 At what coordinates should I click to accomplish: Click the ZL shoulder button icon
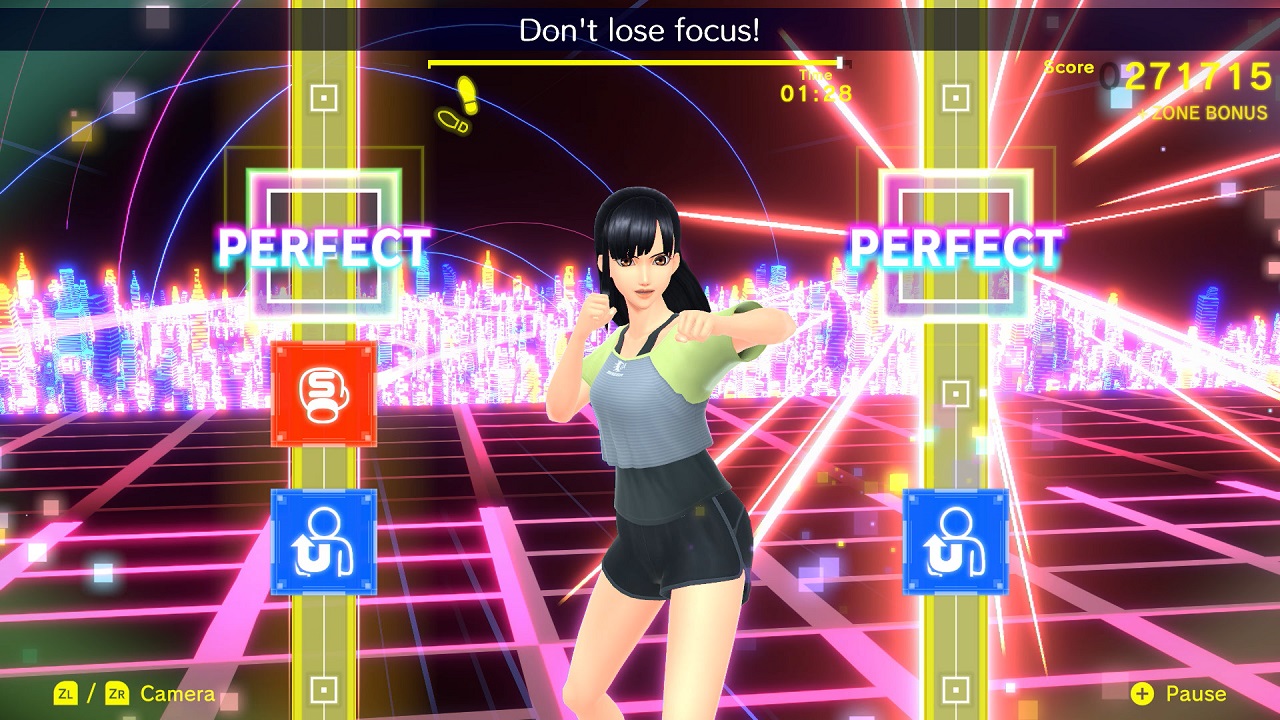65,692
